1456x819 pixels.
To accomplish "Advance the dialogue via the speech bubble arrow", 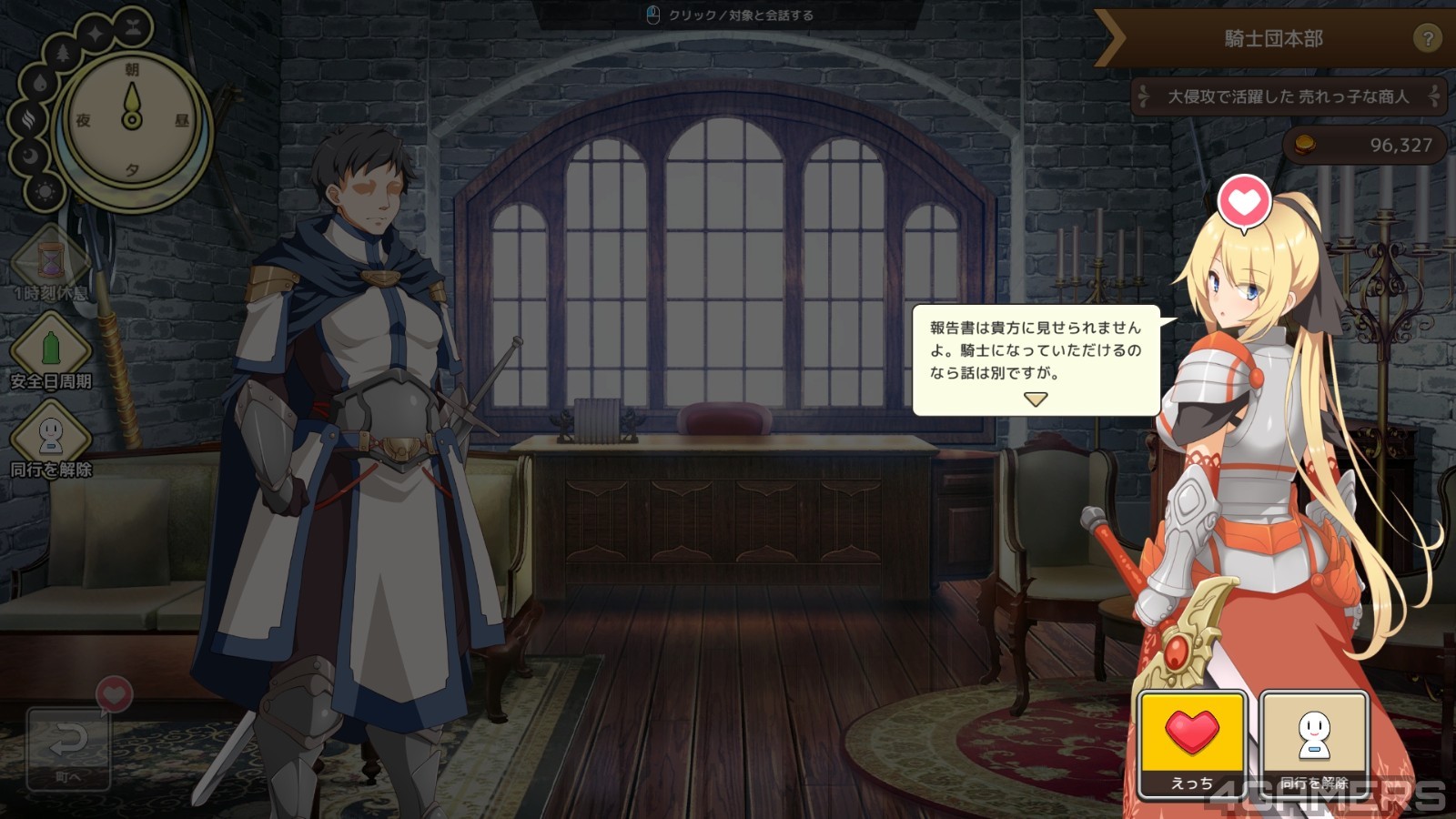I will click(1036, 399).
